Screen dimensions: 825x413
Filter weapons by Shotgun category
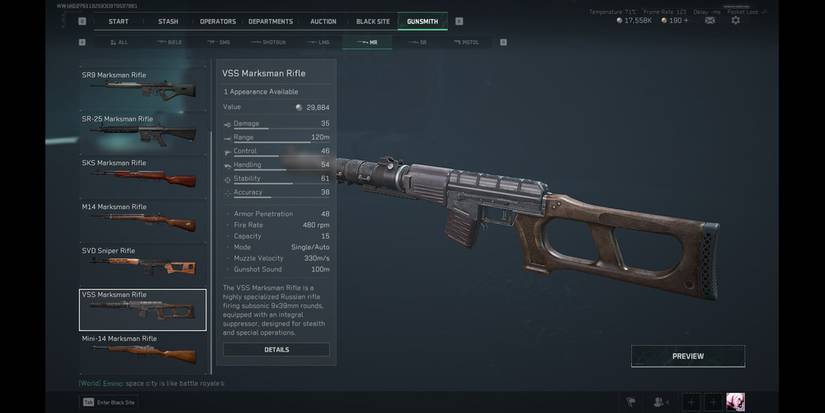[x=270, y=42]
